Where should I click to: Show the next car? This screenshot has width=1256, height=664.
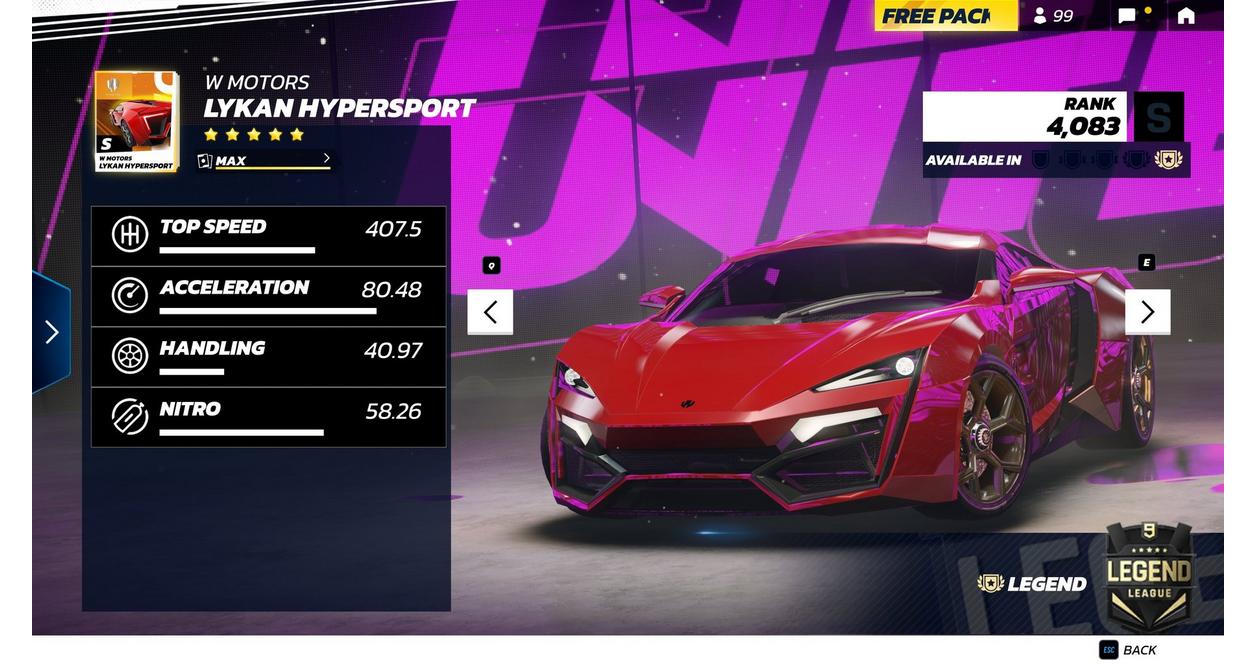pyautogui.click(x=1147, y=312)
